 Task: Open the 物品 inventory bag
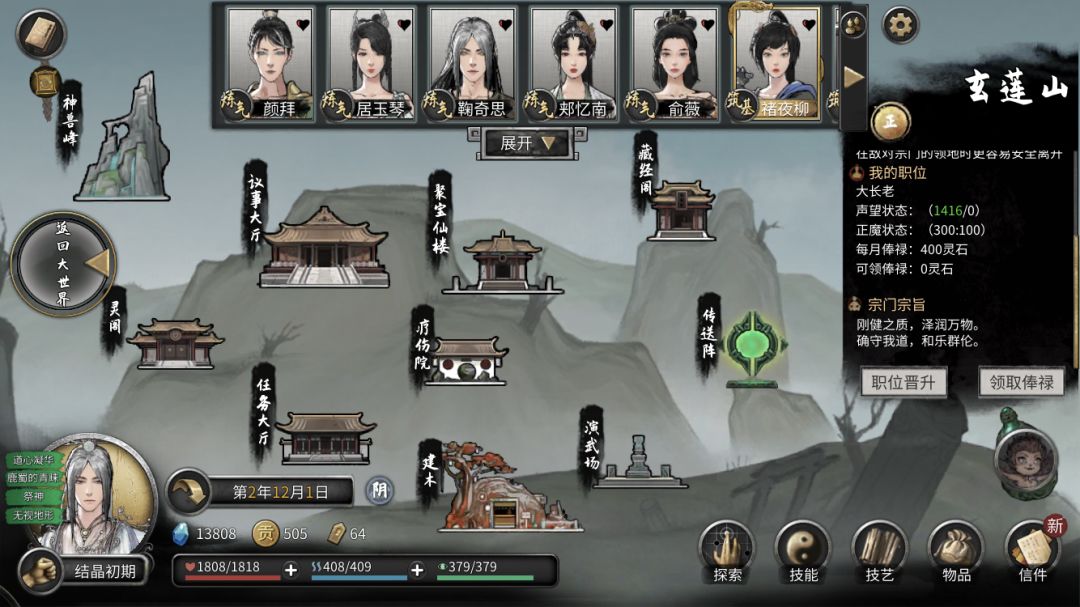[956, 552]
